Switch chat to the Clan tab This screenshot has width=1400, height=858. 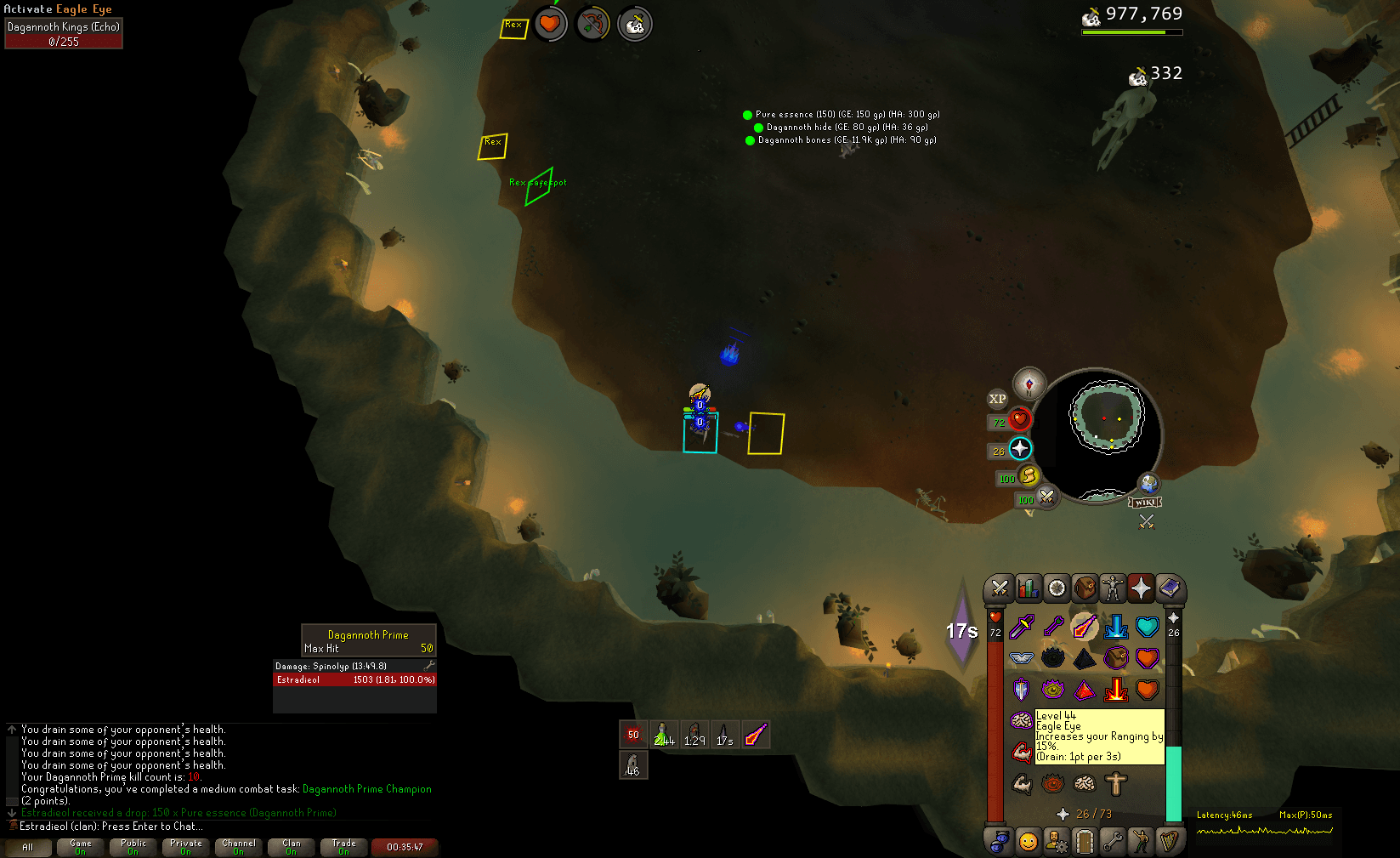[292, 847]
